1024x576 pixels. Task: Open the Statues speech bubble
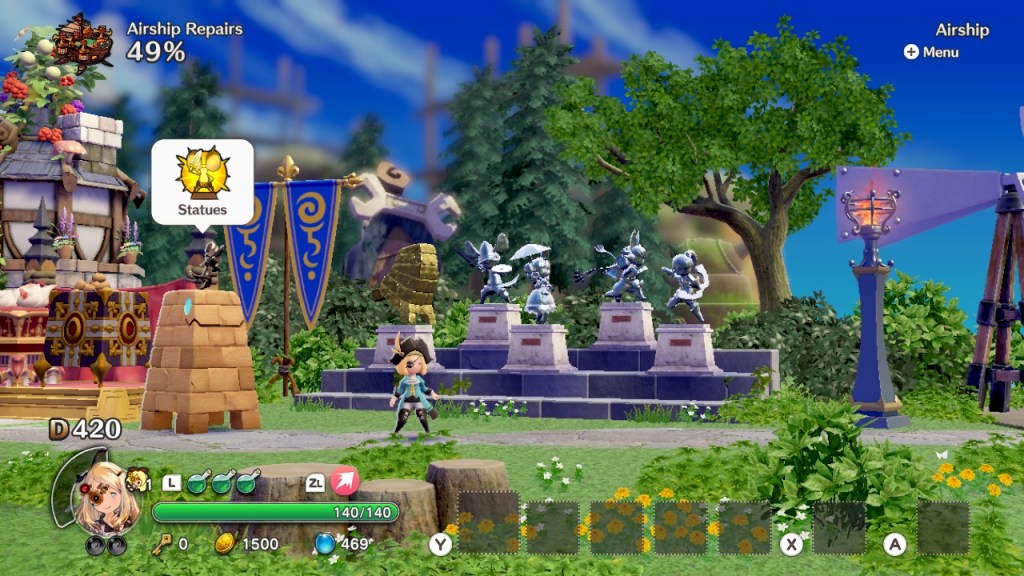point(202,181)
